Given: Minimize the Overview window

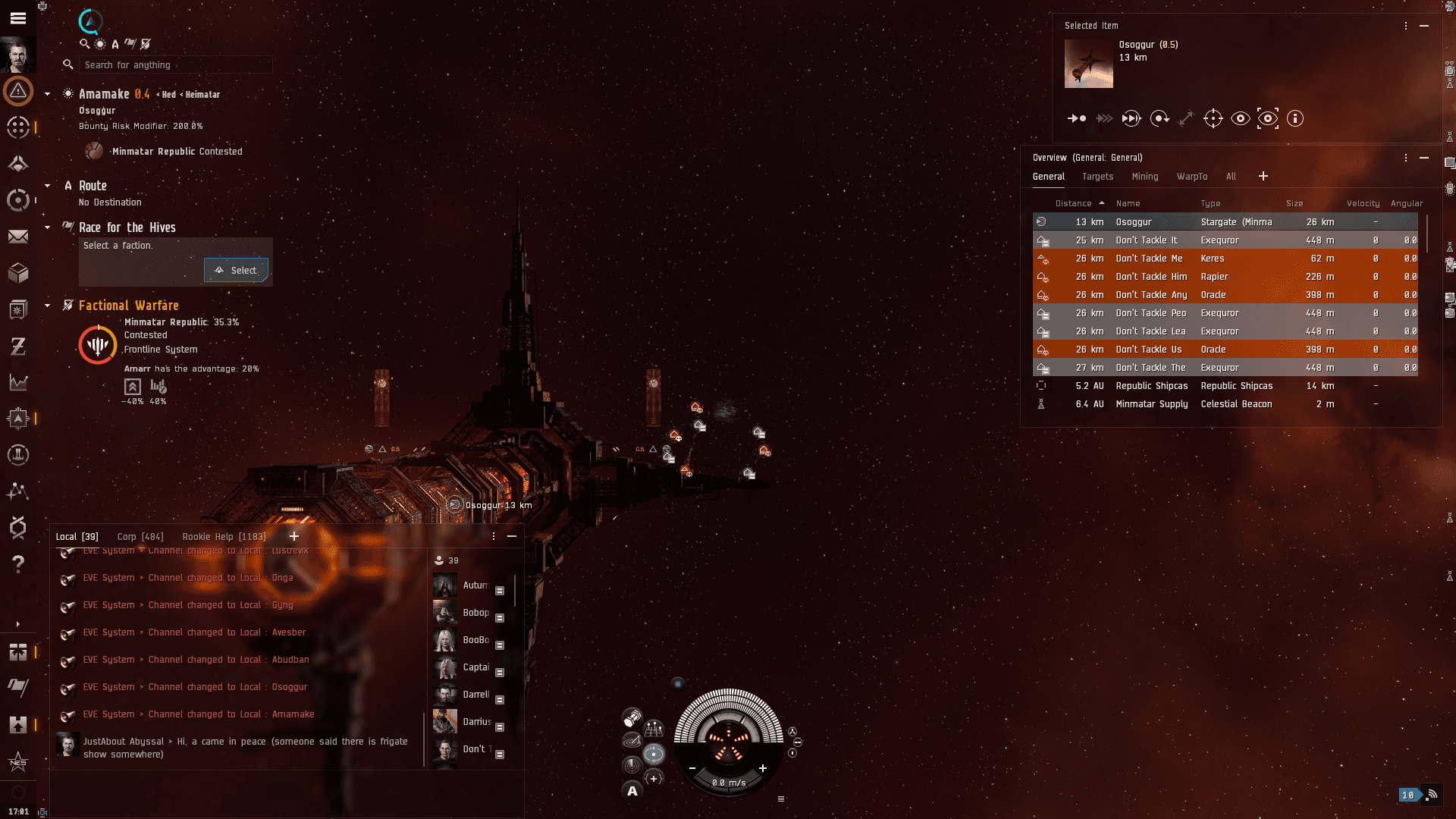Looking at the screenshot, I should click(x=1424, y=158).
